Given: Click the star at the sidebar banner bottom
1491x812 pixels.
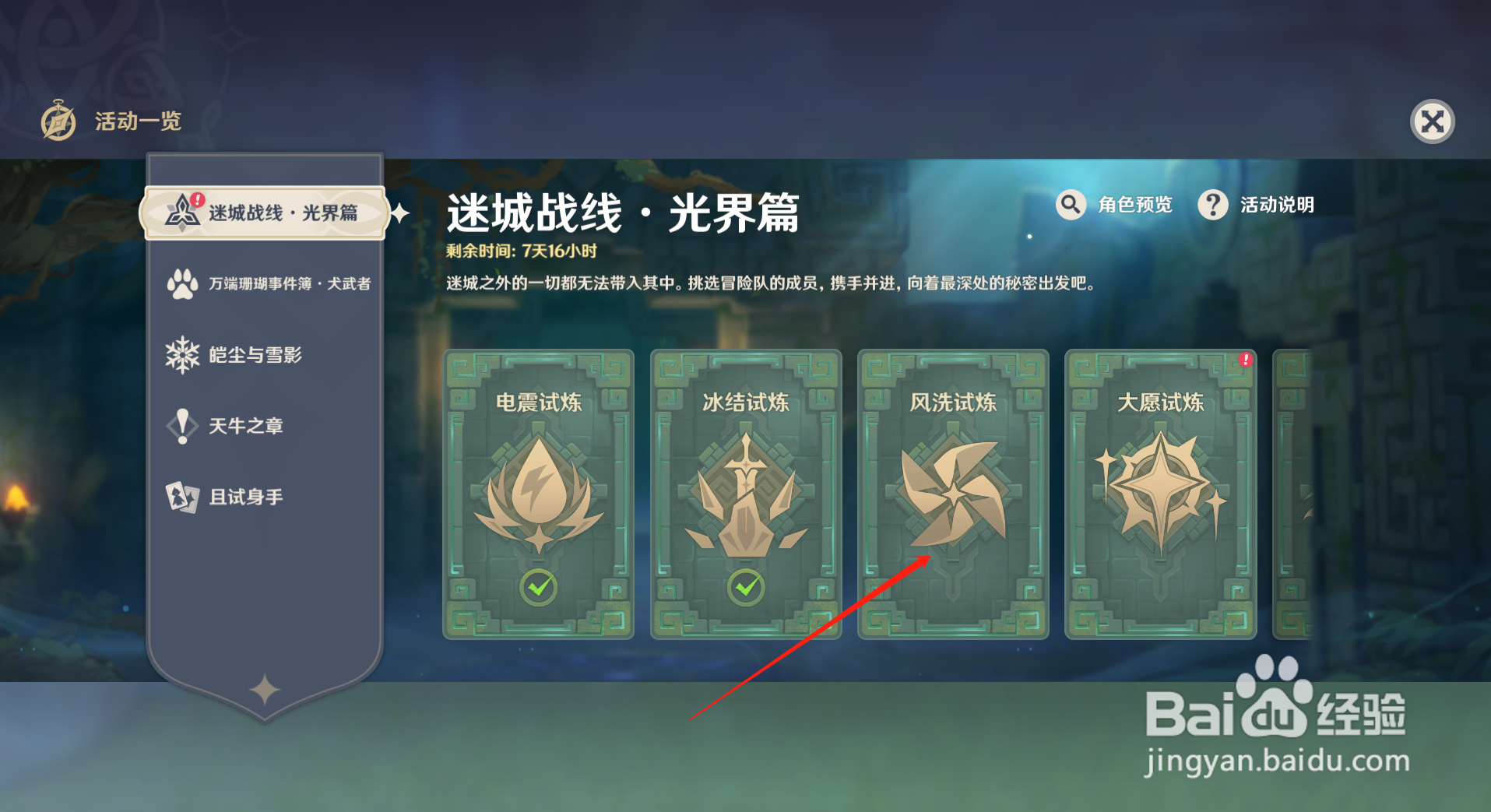Looking at the screenshot, I should [x=265, y=688].
